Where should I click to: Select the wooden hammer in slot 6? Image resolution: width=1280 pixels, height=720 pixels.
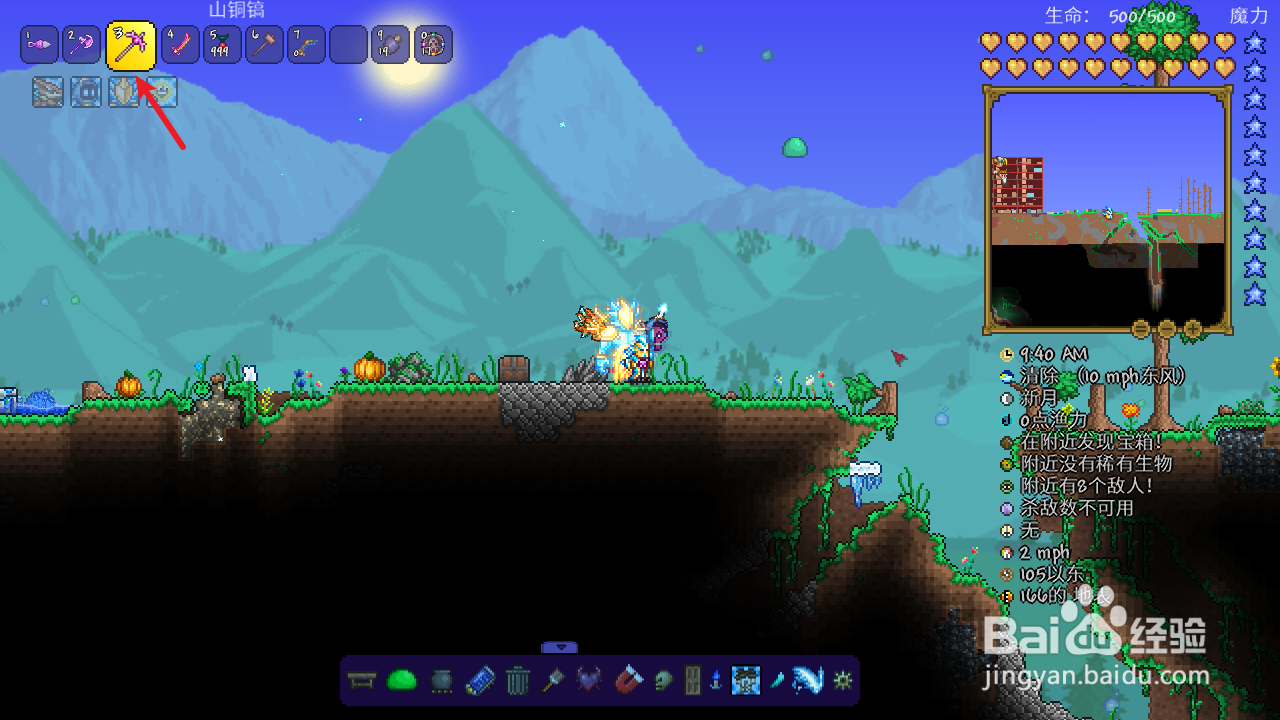[264, 45]
